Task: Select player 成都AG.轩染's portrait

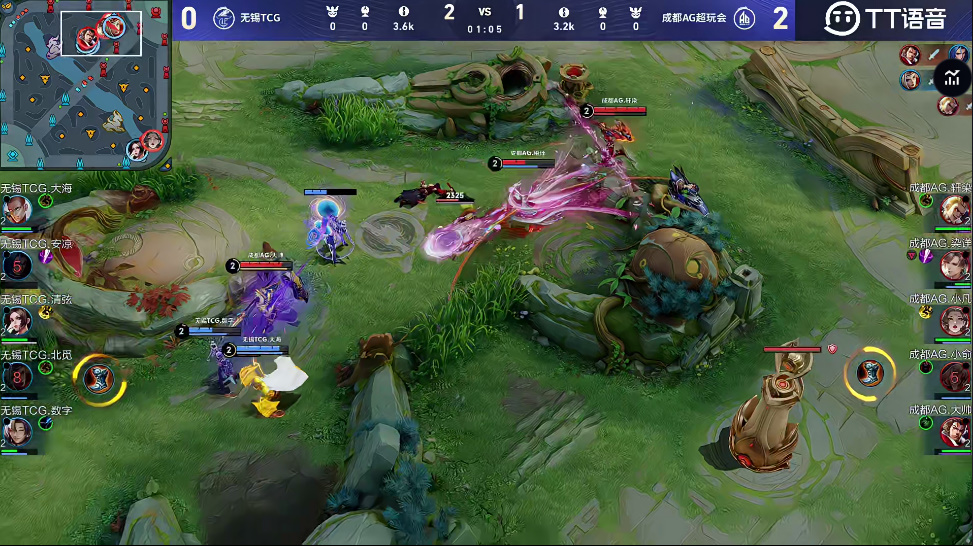Action: 956,209
